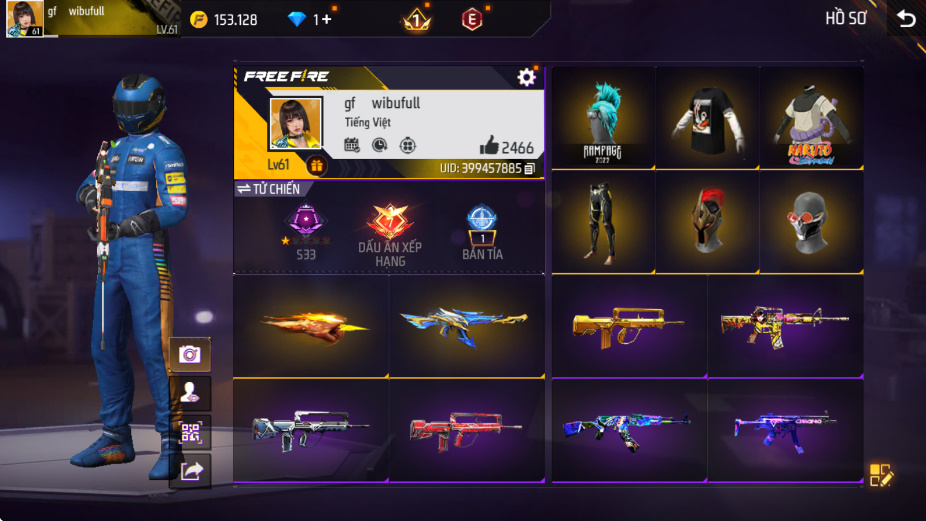This screenshot has height=521, width=926.
Task: Click the gold coin balance icon
Action: 199,19
